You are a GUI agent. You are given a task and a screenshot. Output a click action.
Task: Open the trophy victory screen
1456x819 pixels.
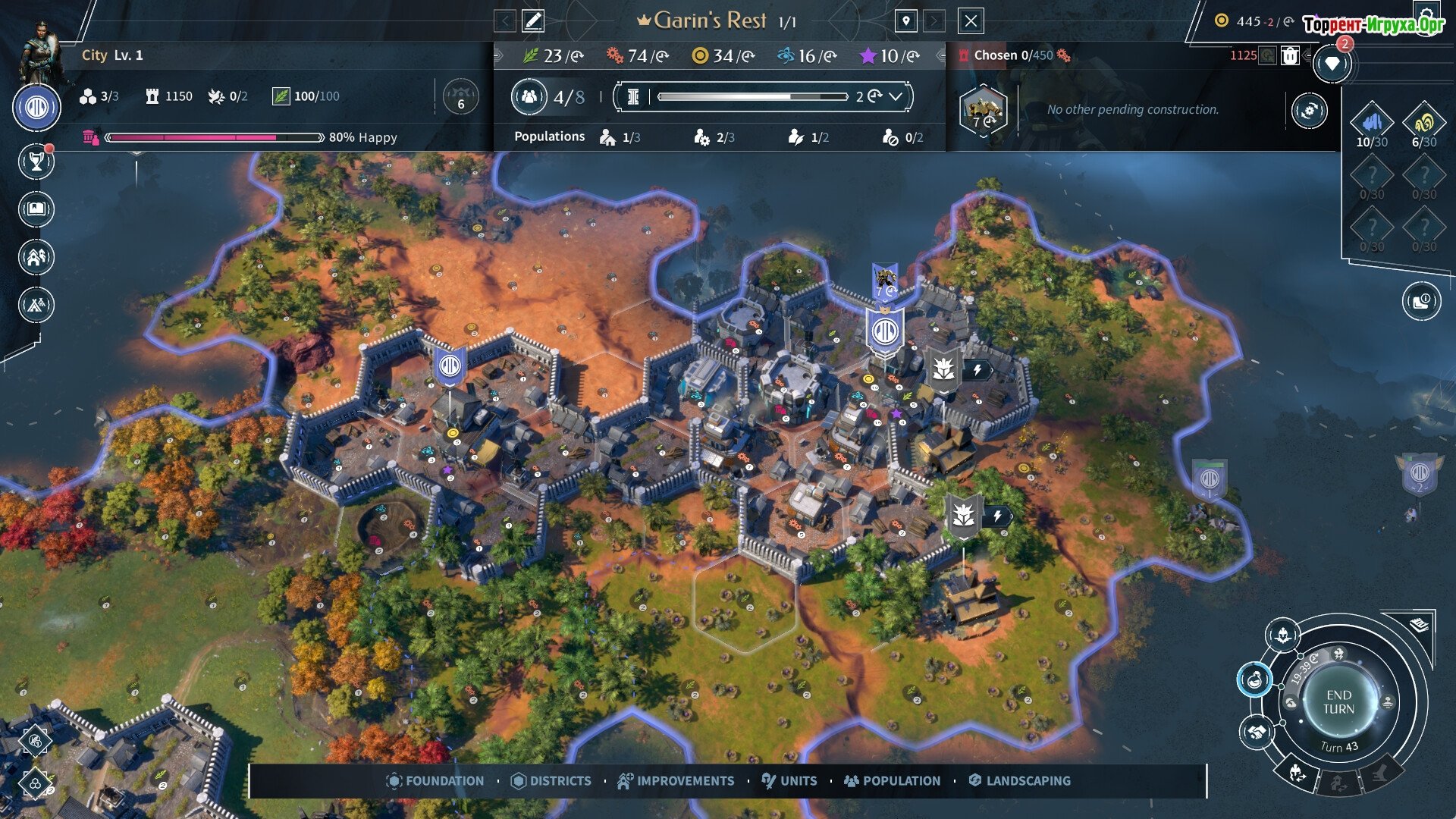coord(36,161)
